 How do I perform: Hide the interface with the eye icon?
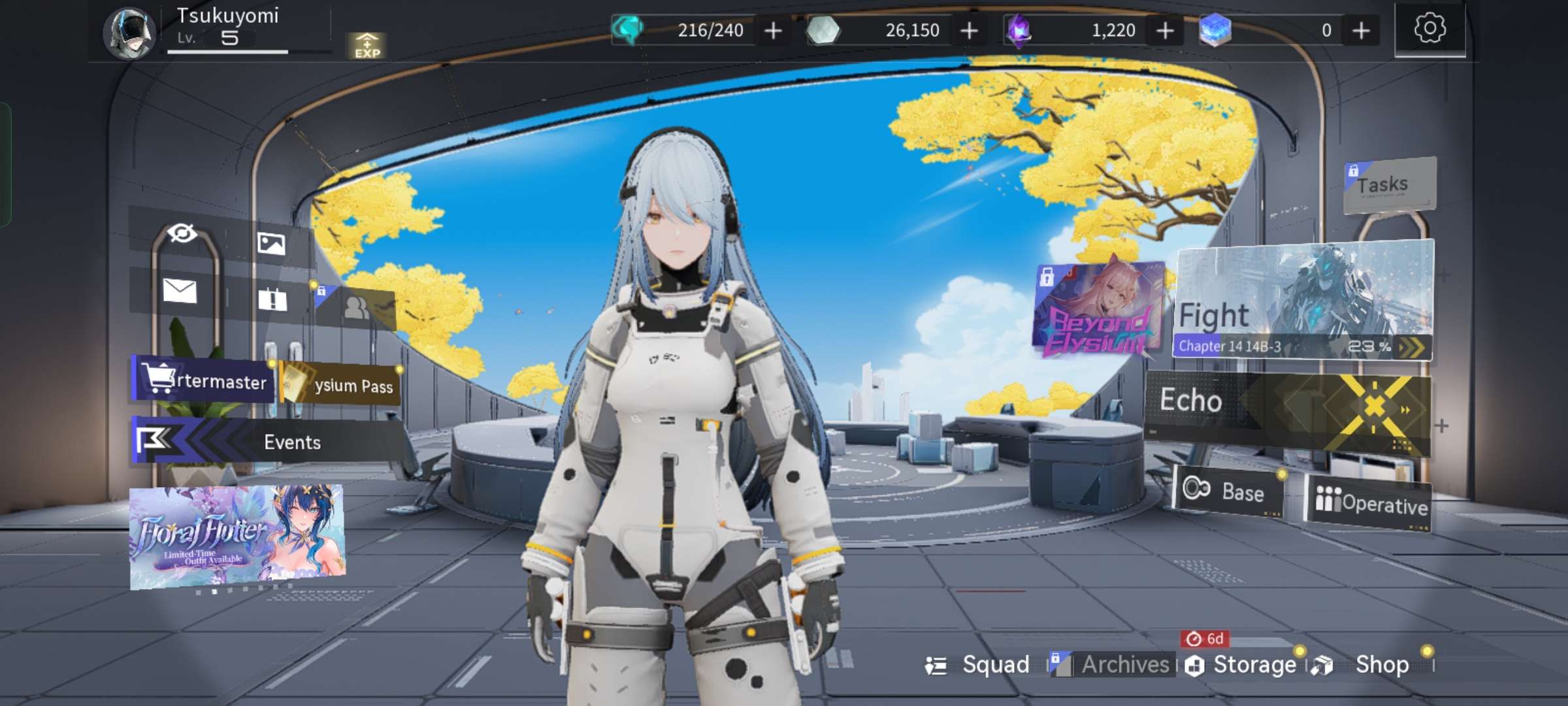pos(182,233)
